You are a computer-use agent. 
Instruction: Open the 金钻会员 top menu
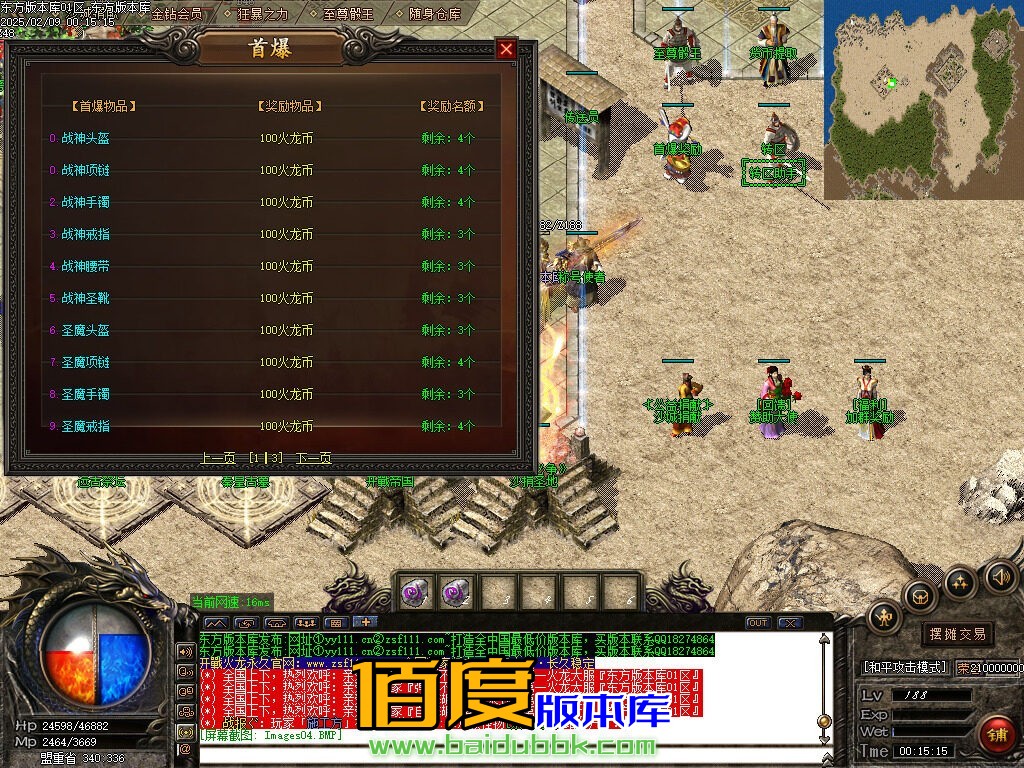pyautogui.click(x=176, y=14)
